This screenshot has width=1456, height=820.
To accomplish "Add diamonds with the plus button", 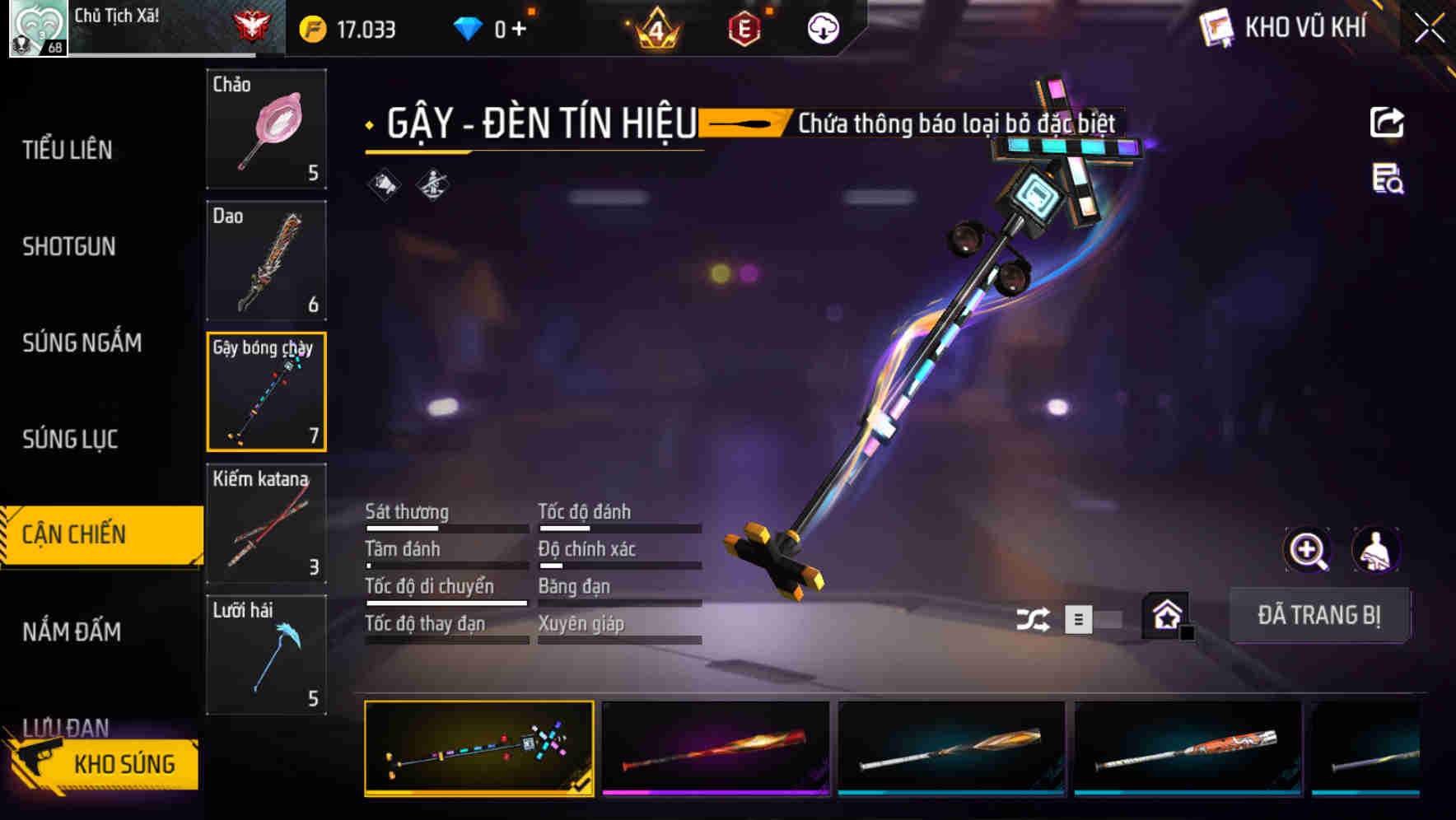I will (519, 30).
